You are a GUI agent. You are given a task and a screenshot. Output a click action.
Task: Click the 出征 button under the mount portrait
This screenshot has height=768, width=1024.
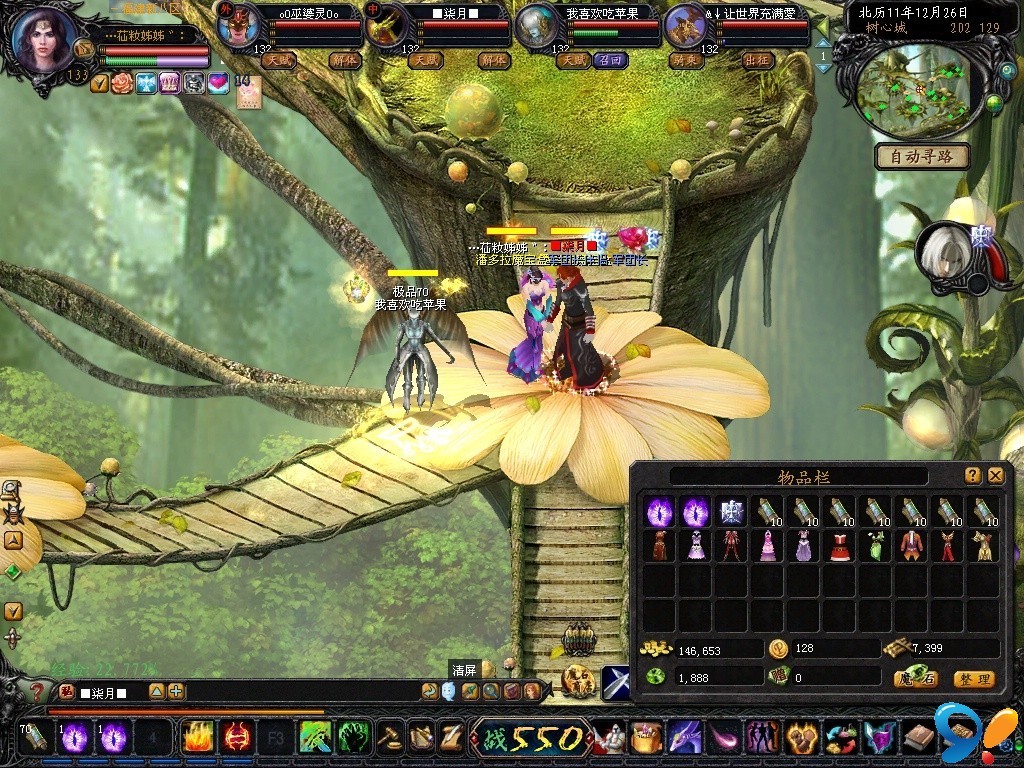click(x=758, y=60)
